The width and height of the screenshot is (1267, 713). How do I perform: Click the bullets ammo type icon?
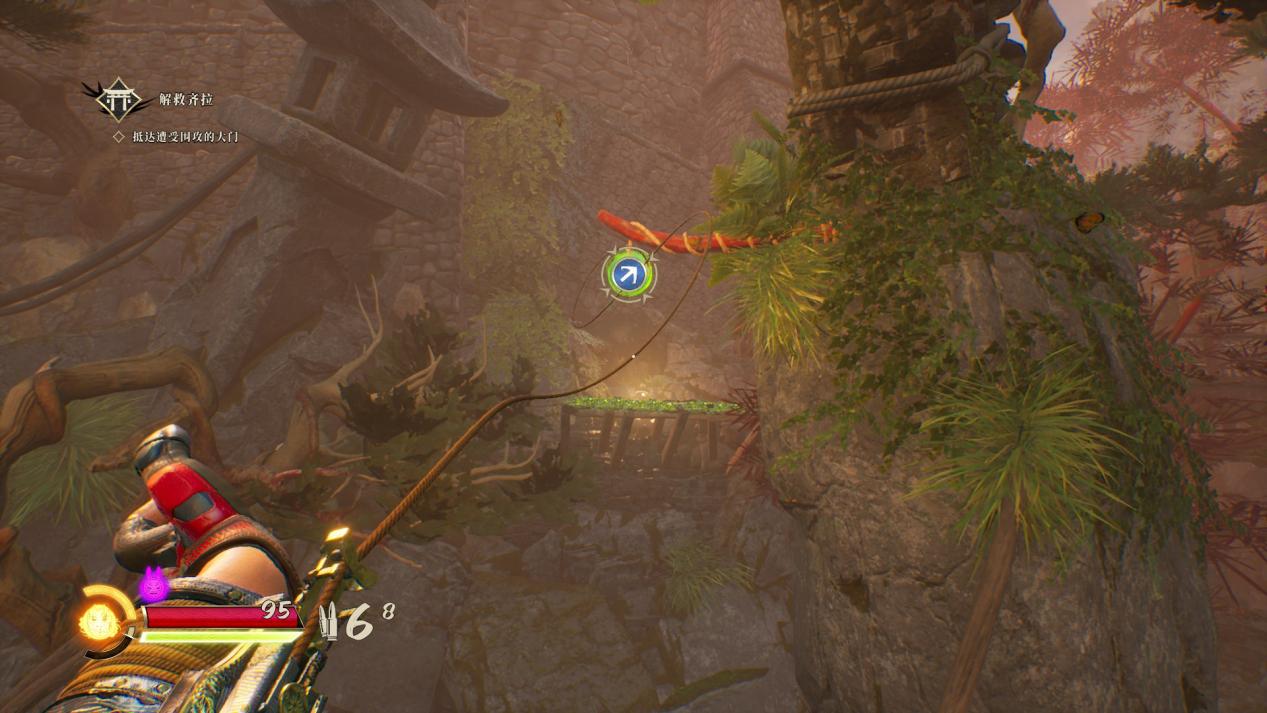click(x=329, y=621)
